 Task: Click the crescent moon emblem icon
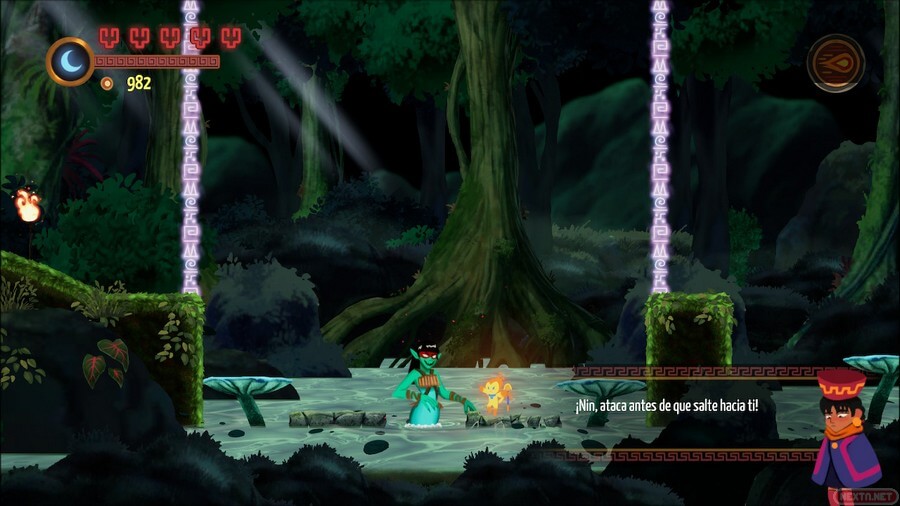coord(70,61)
